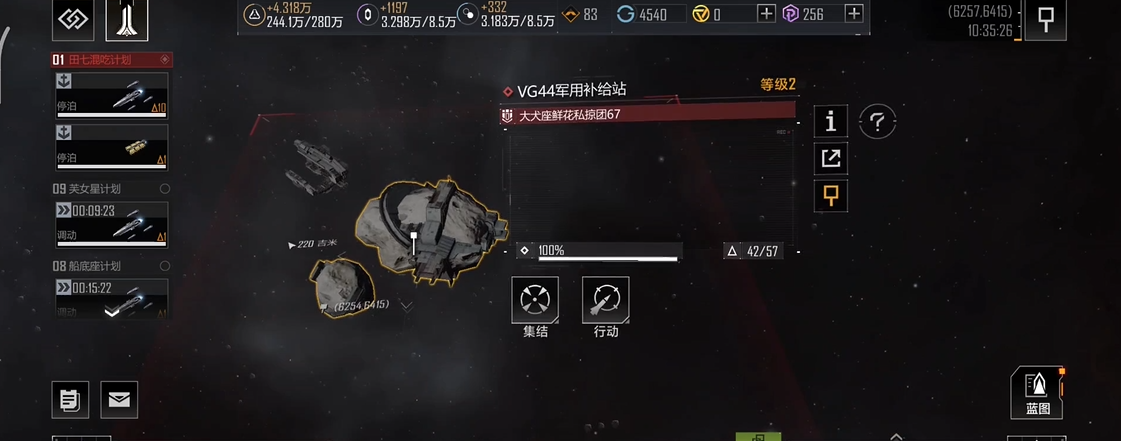The width and height of the screenshot is (1121, 441).
Task: Open the mail envelope icon
Action: tap(119, 399)
